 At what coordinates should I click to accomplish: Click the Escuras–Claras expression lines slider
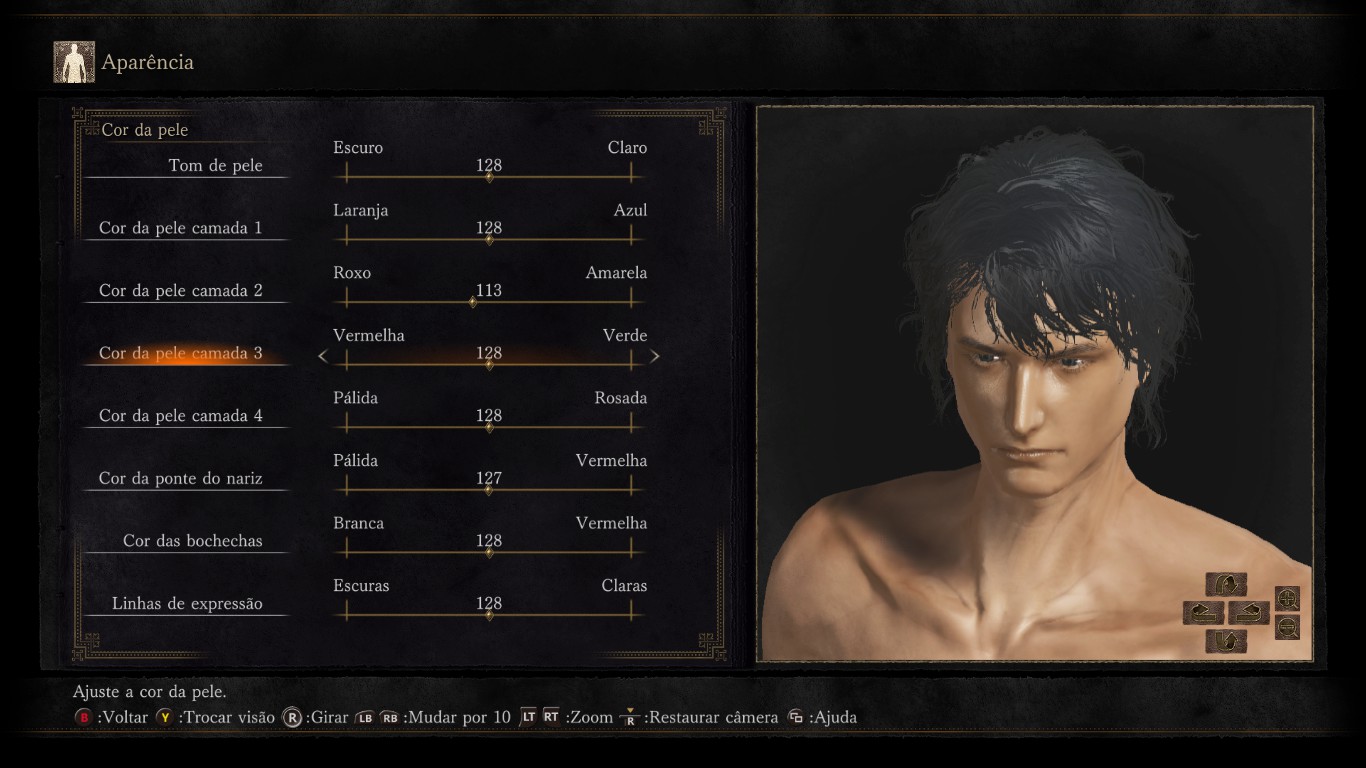pos(489,615)
